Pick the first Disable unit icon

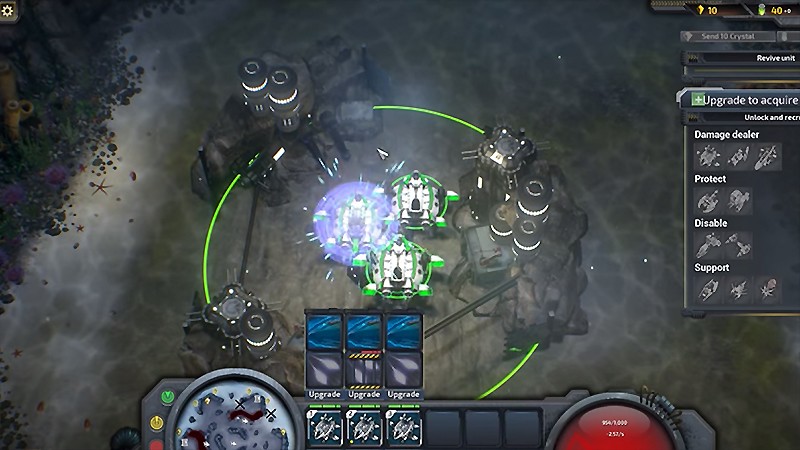pyautogui.click(x=708, y=245)
